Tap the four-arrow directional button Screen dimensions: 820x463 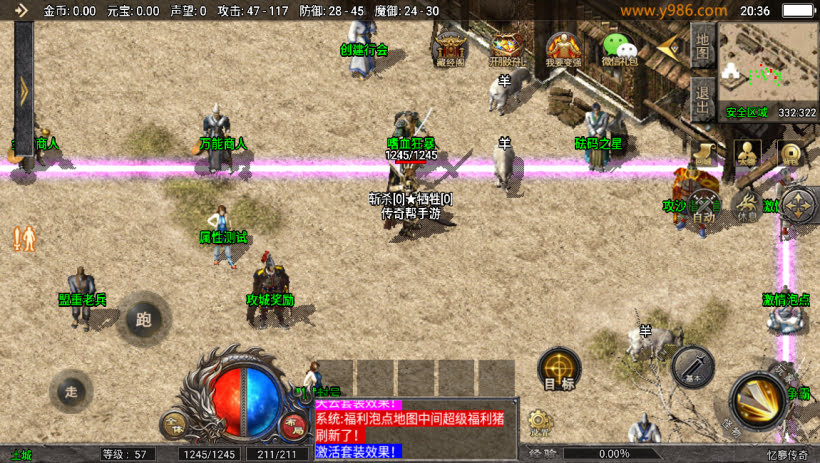tap(798, 205)
